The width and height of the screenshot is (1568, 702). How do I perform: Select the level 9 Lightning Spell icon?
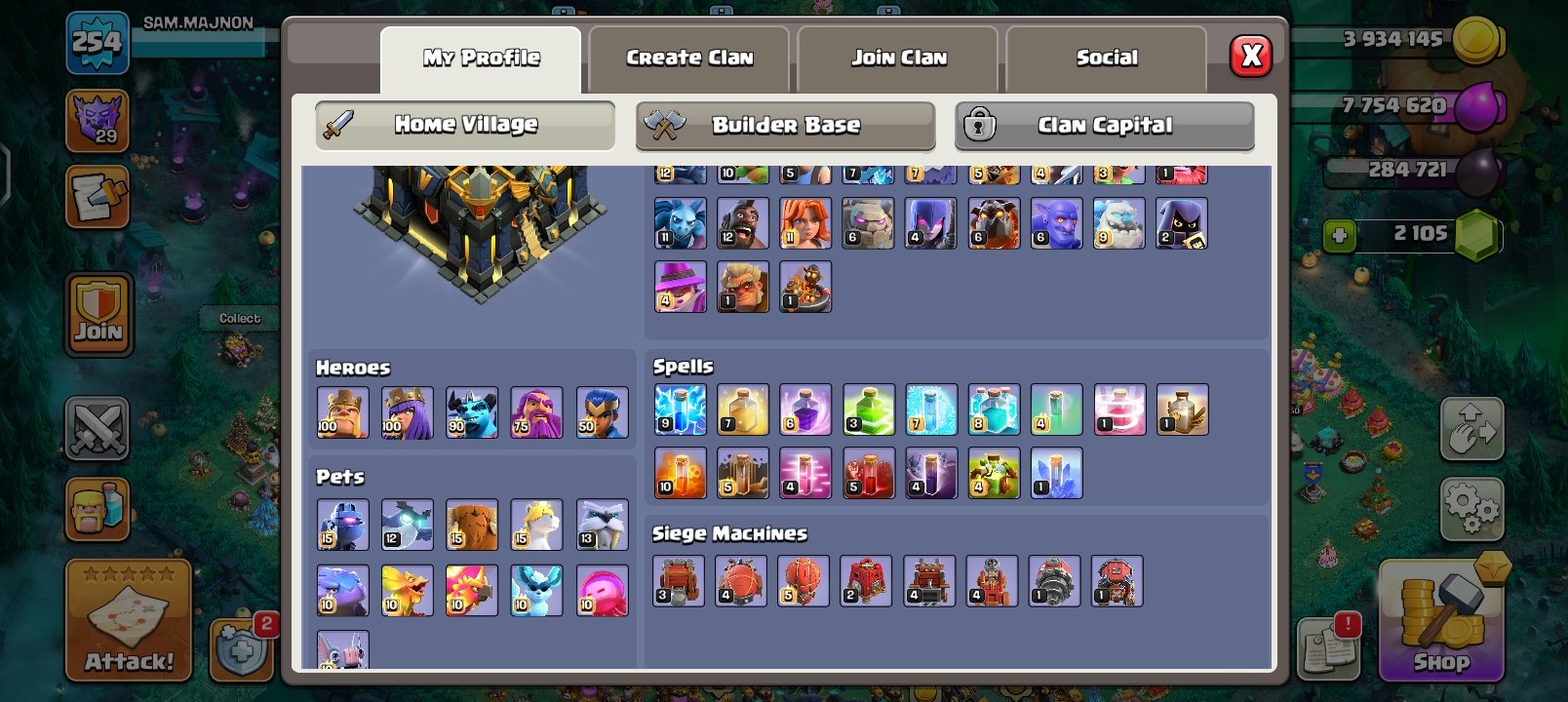(x=679, y=409)
